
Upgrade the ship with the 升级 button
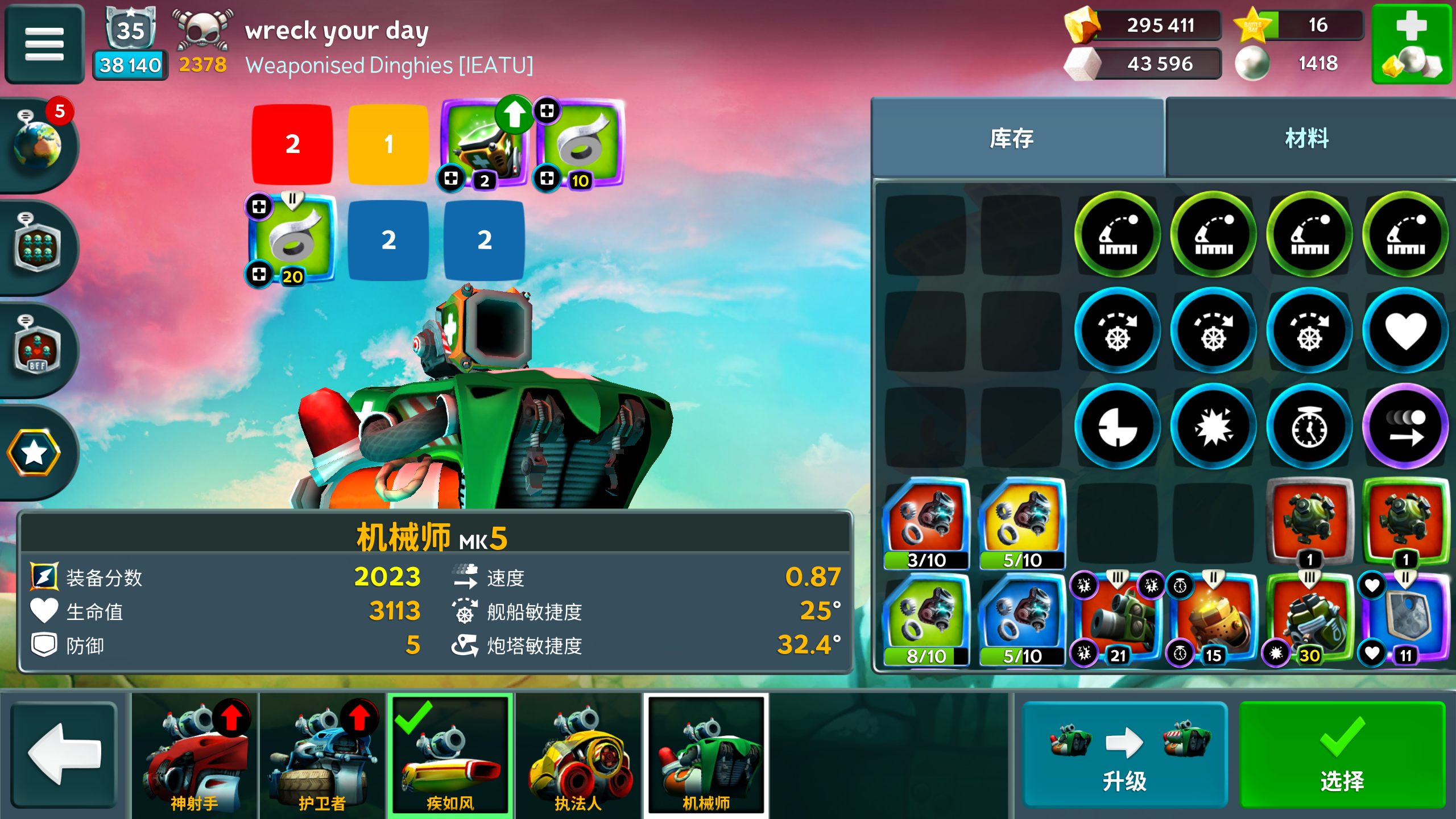pyautogui.click(x=1124, y=755)
